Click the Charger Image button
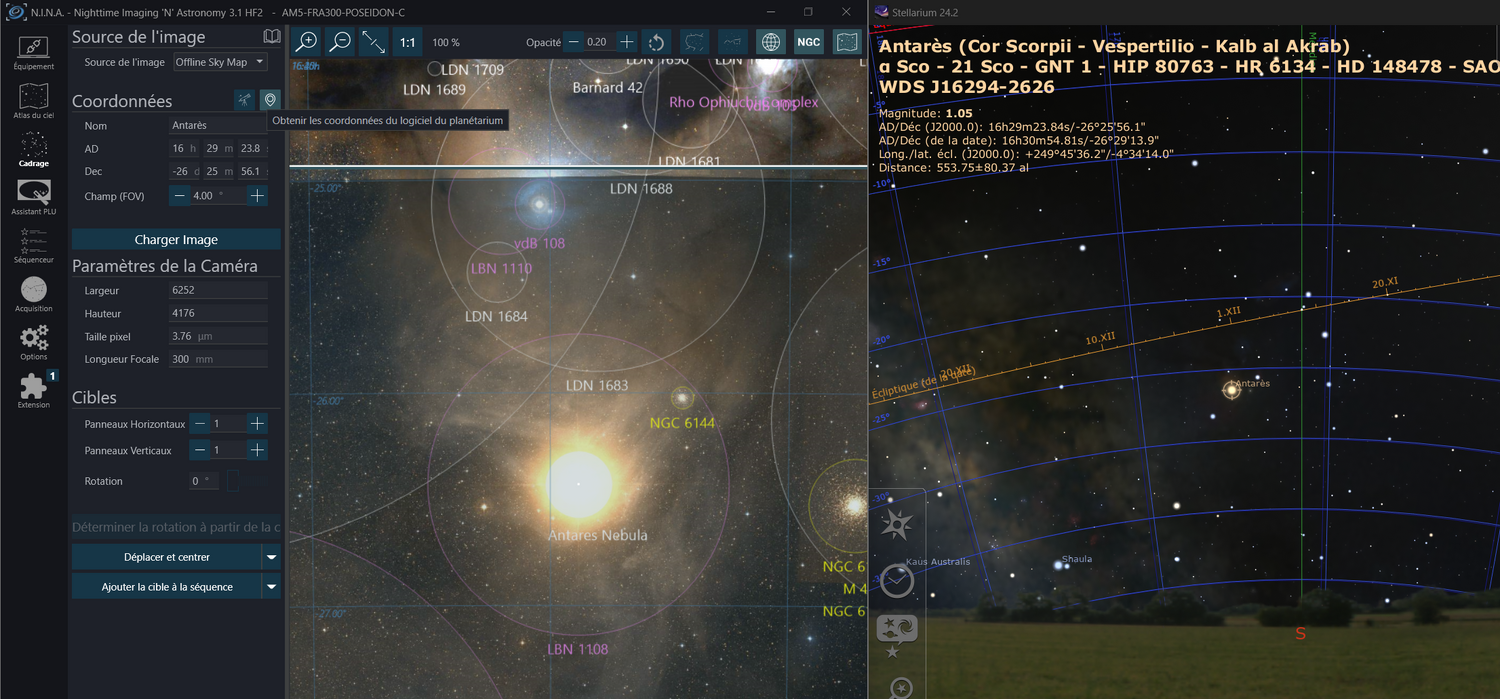Screen dimensions: 1500x699 click(176, 240)
